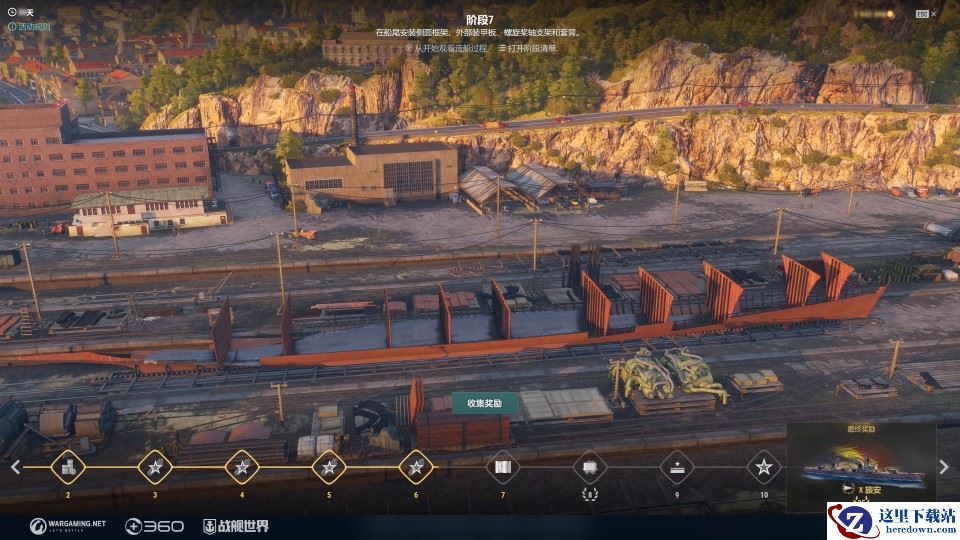Close the shipyard screen via ESC ×

934,13
